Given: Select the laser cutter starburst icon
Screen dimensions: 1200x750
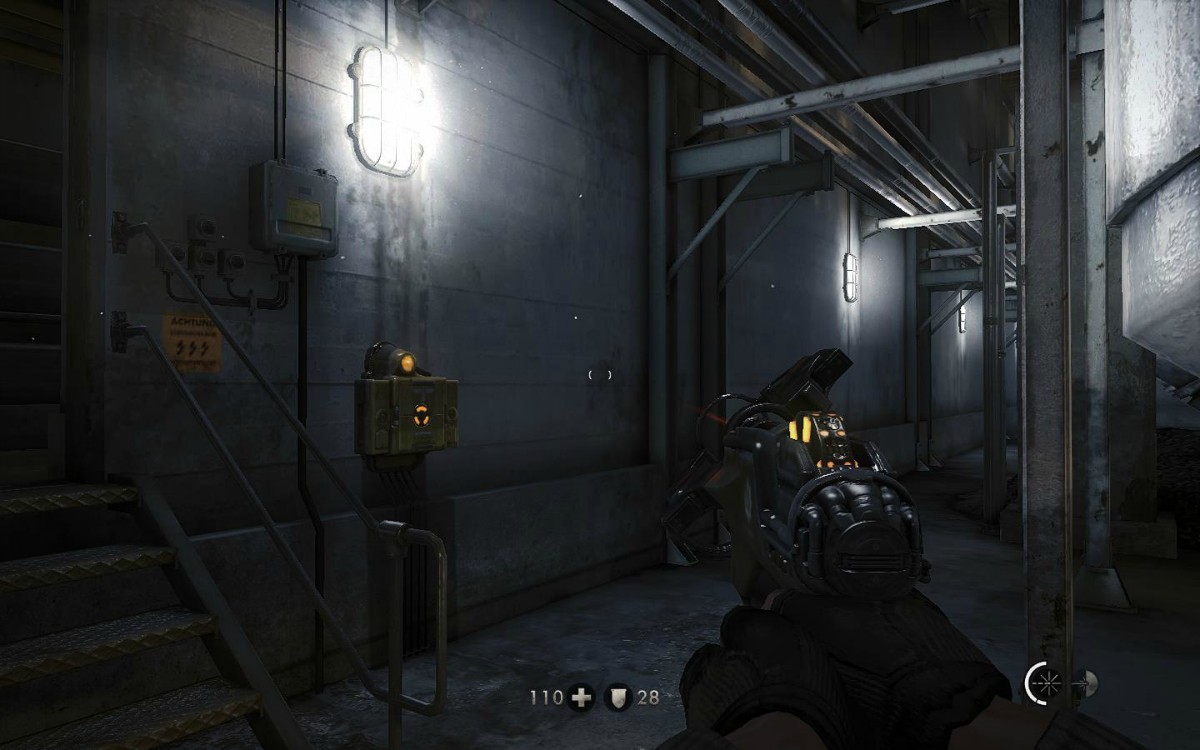Looking at the screenshot, I should point(1047,684).
